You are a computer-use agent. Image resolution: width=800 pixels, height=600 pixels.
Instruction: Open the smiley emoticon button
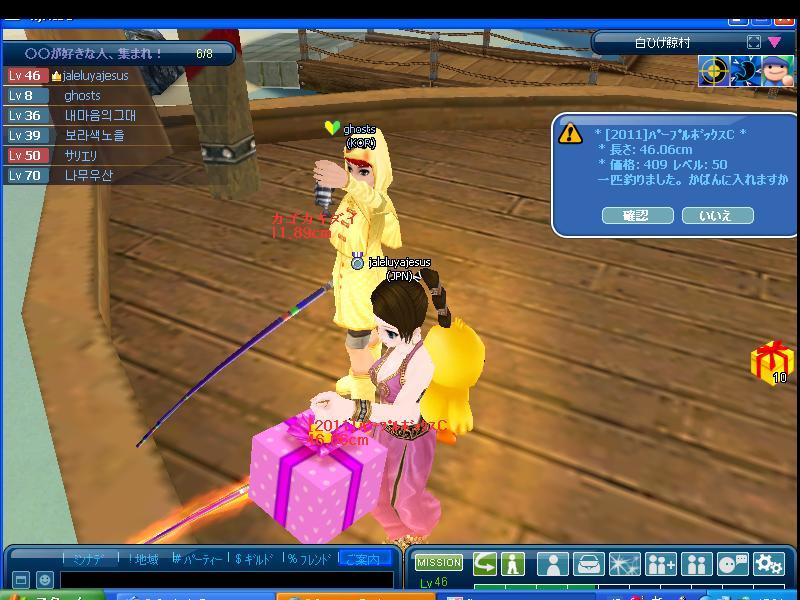click(x=45, y=580)
